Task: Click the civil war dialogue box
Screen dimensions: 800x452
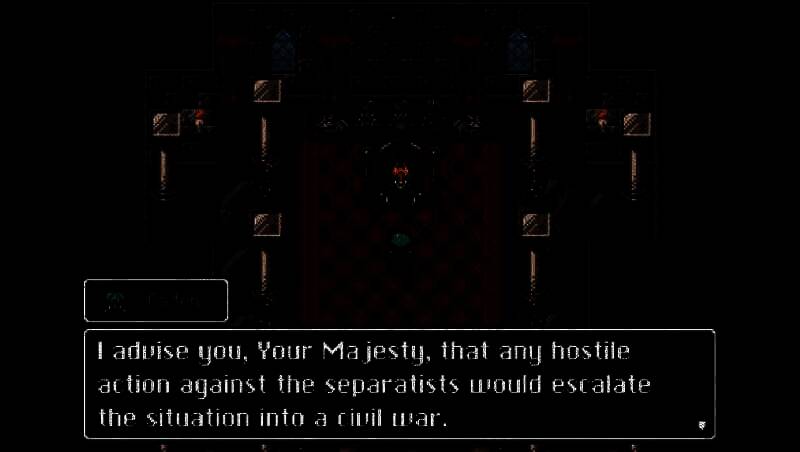Action: click(x=399, y=384)
